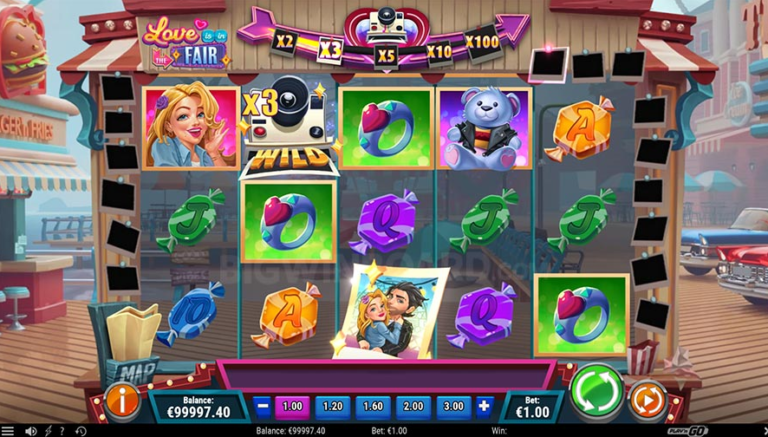The width and height of the screenshot is (768, 437).
Task: Set the bet to 1.60
Action: 371,406
